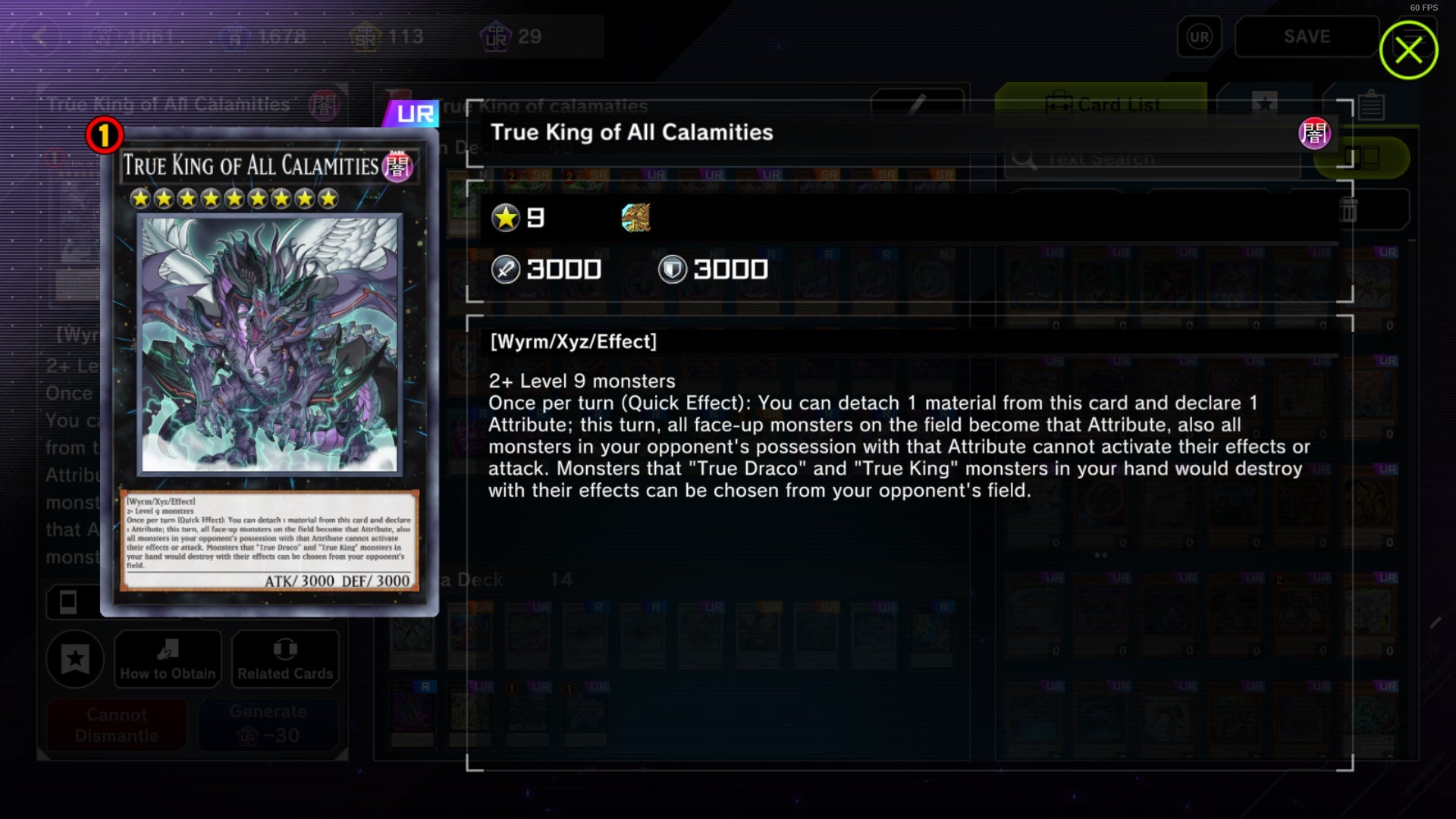The height and width of the screenshot is (819, 1456).
Task: Click the CP-UR counter showing 29
Action: tap(507, 36)
